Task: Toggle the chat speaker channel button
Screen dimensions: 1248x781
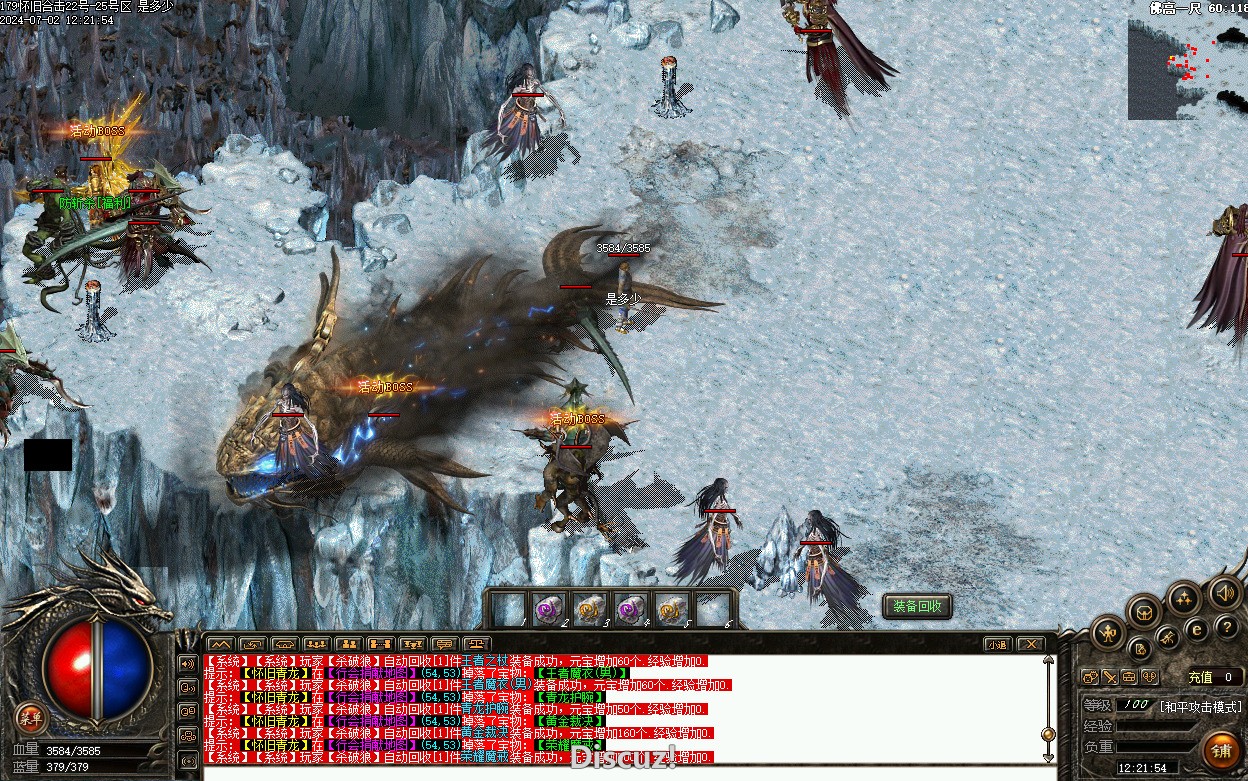Action: coord(187,663)
